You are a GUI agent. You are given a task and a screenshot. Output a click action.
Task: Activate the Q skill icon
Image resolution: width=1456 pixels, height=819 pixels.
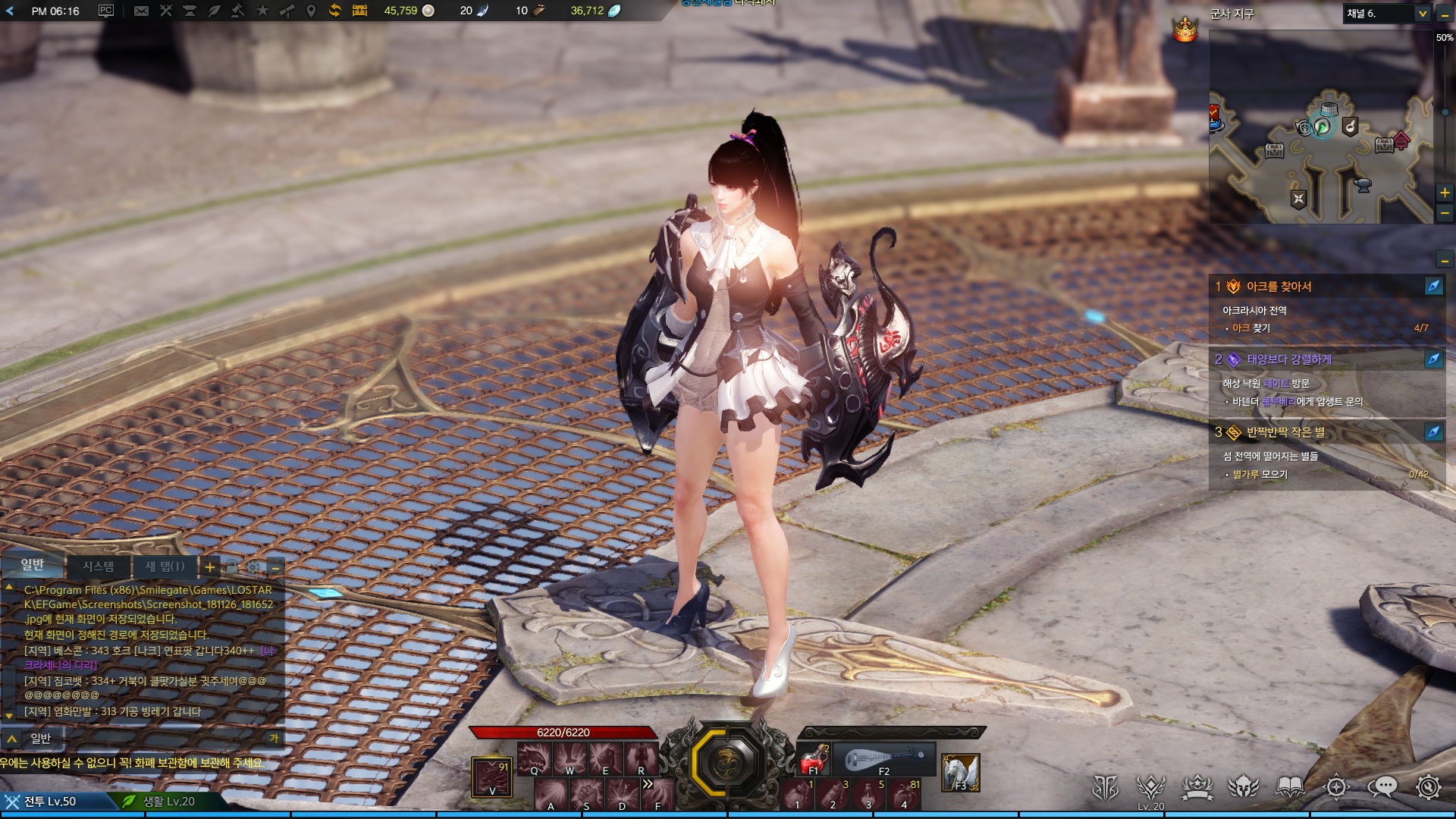[534, 758]
